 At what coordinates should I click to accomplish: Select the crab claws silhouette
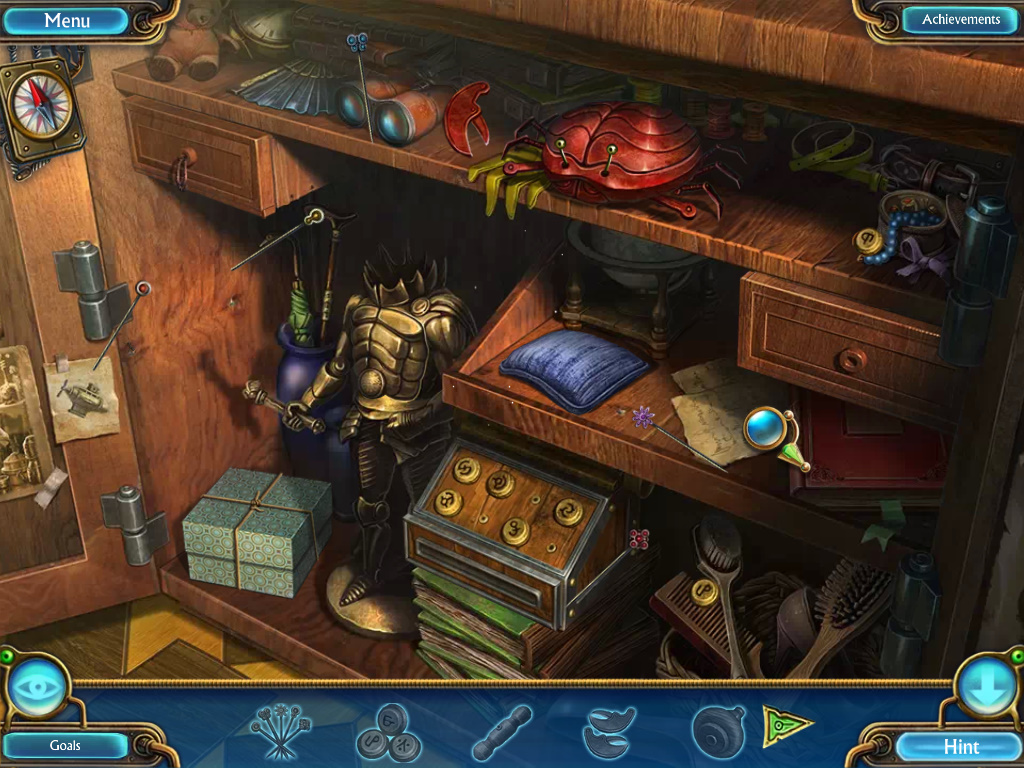tap(609, 732)
